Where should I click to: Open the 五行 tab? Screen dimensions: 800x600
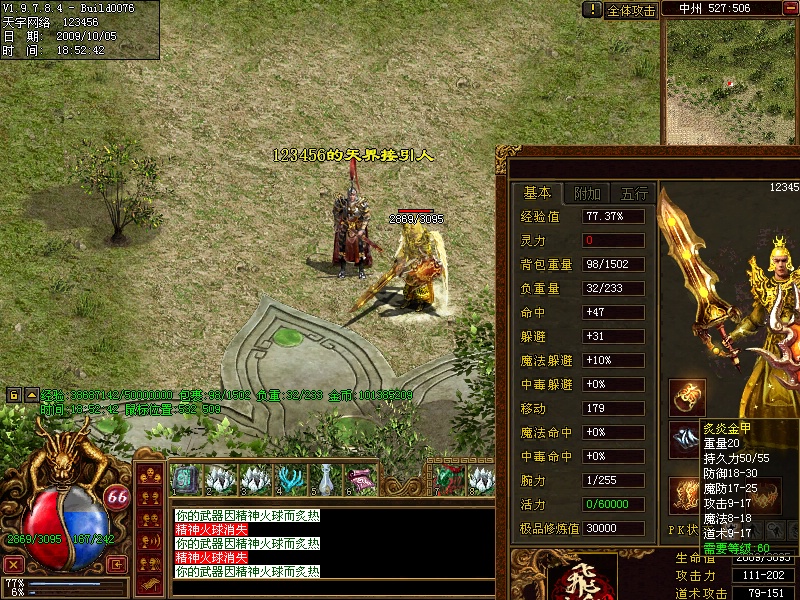click(x=634, y=194)
